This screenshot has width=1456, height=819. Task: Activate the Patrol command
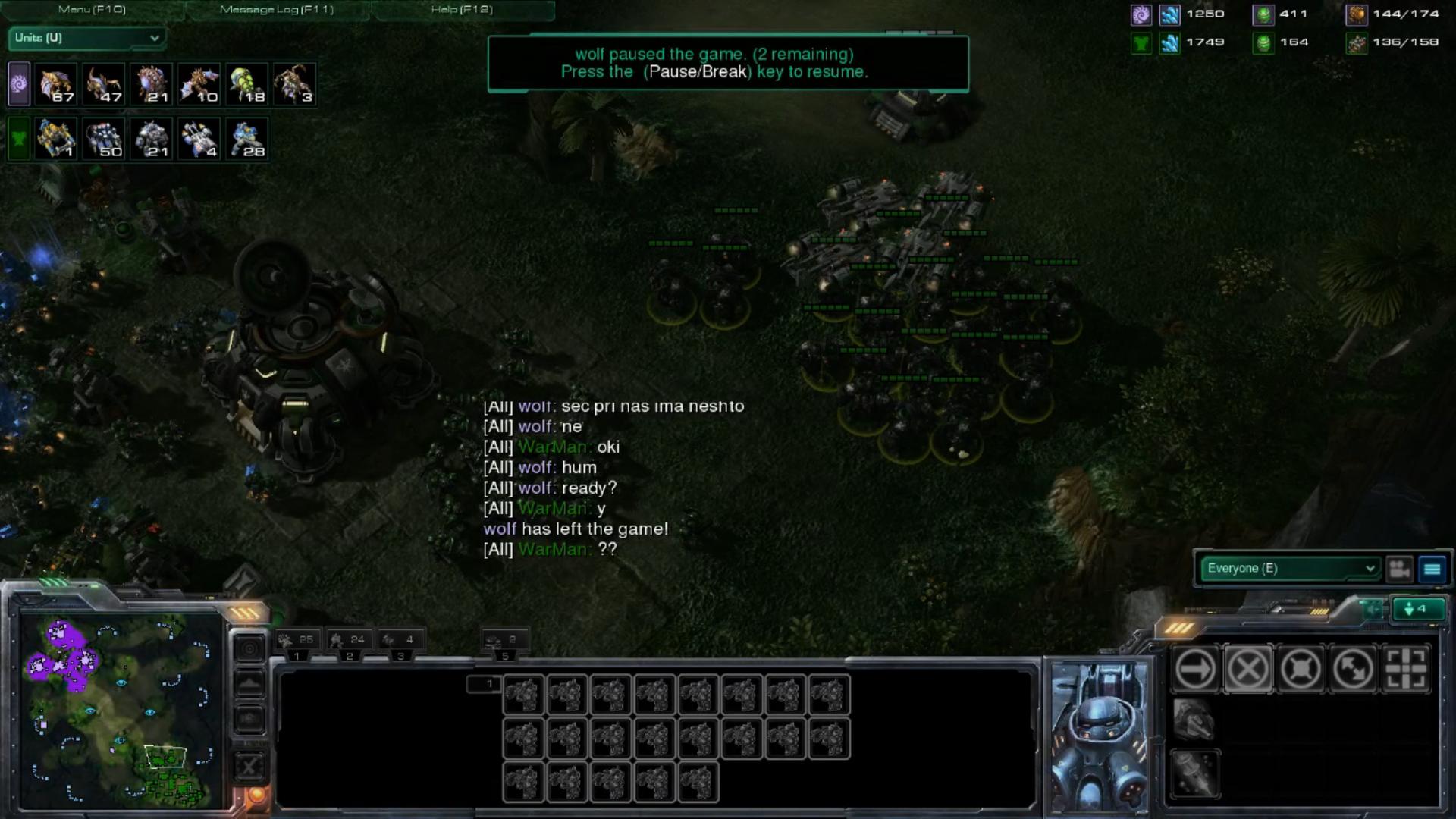pos(1354,669)
